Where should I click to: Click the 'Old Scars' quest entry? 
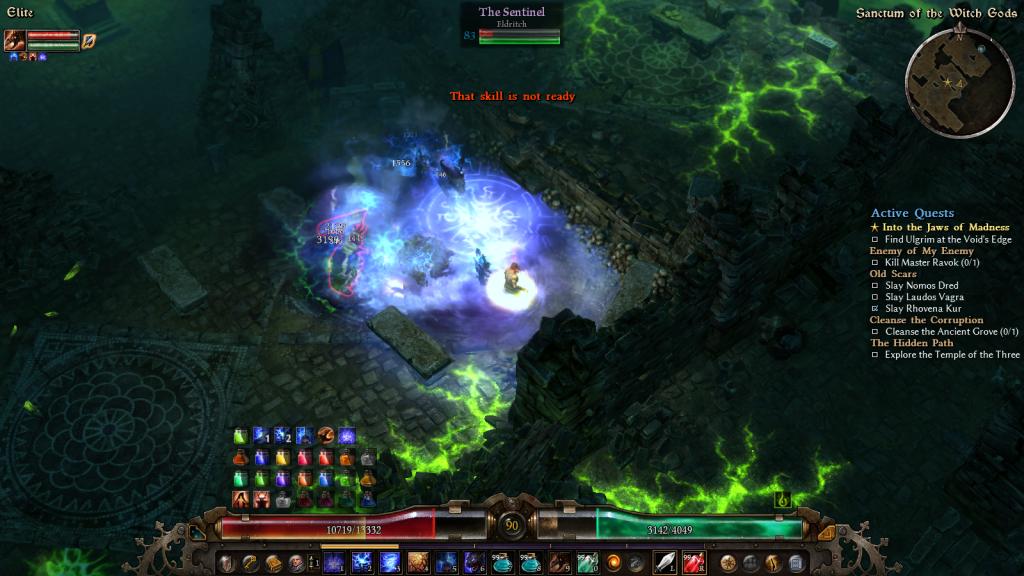coord(892,273)
